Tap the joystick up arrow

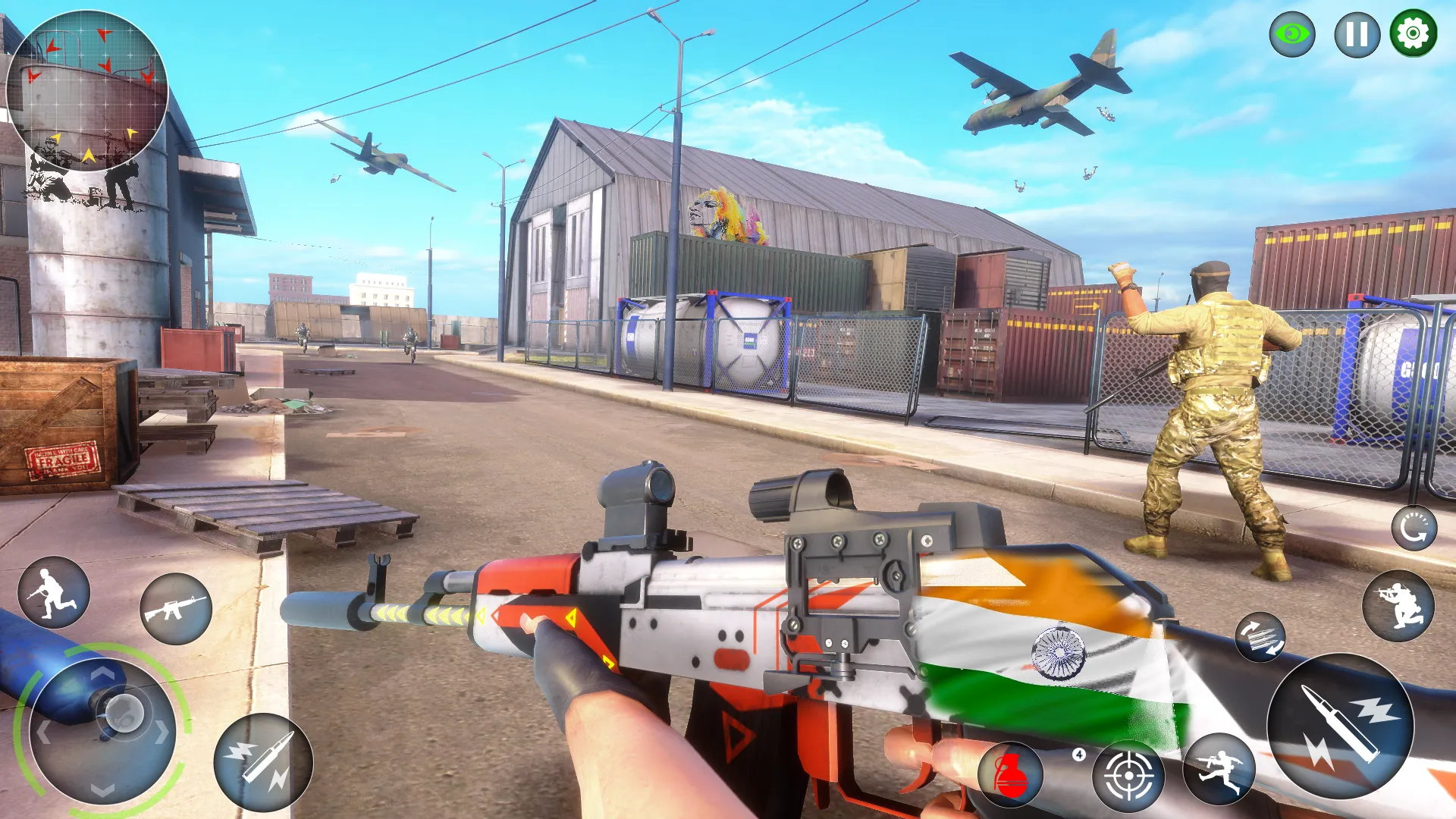coord(102,672)
